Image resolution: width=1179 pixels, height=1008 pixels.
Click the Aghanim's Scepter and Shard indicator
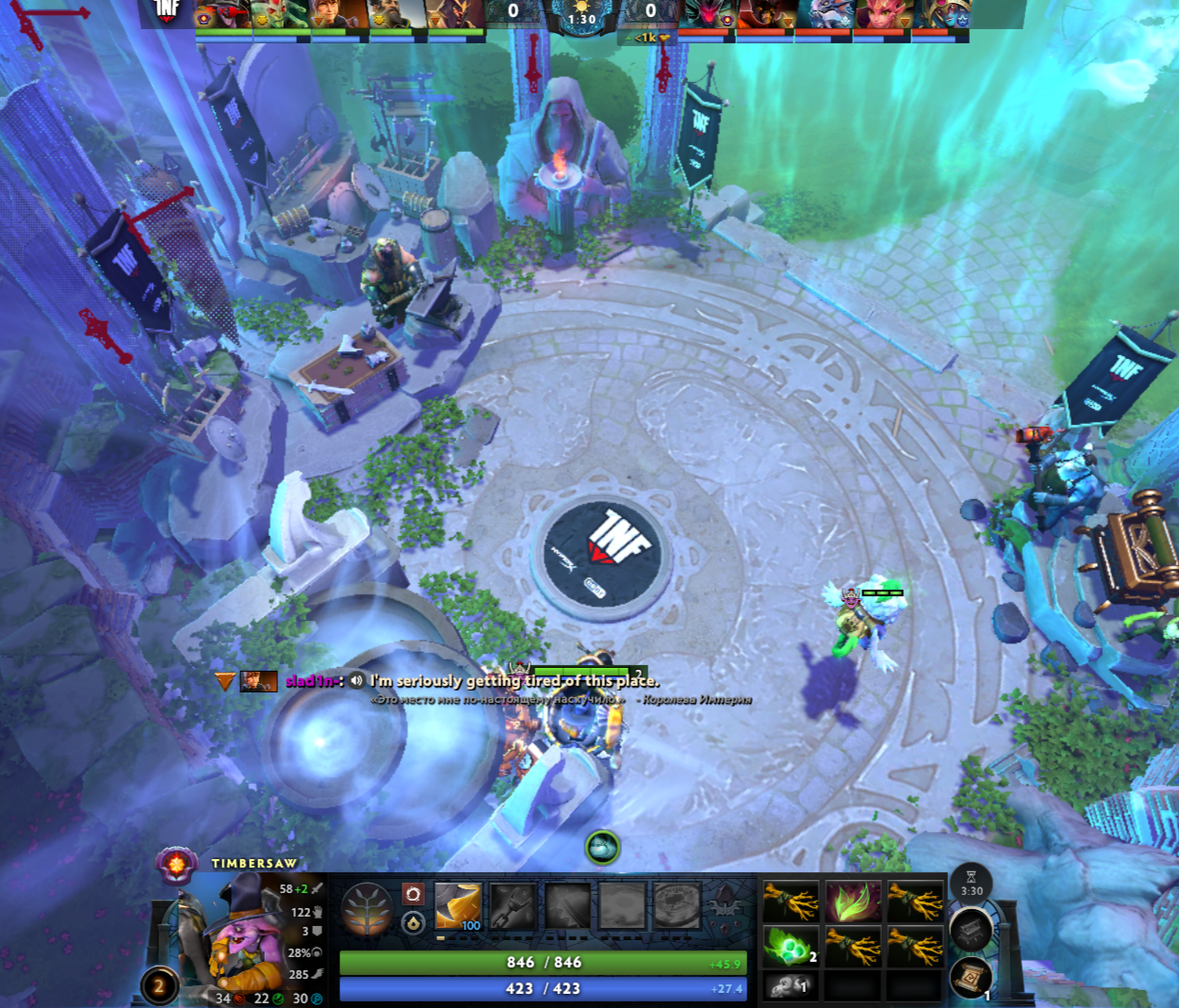coord(724,904)
